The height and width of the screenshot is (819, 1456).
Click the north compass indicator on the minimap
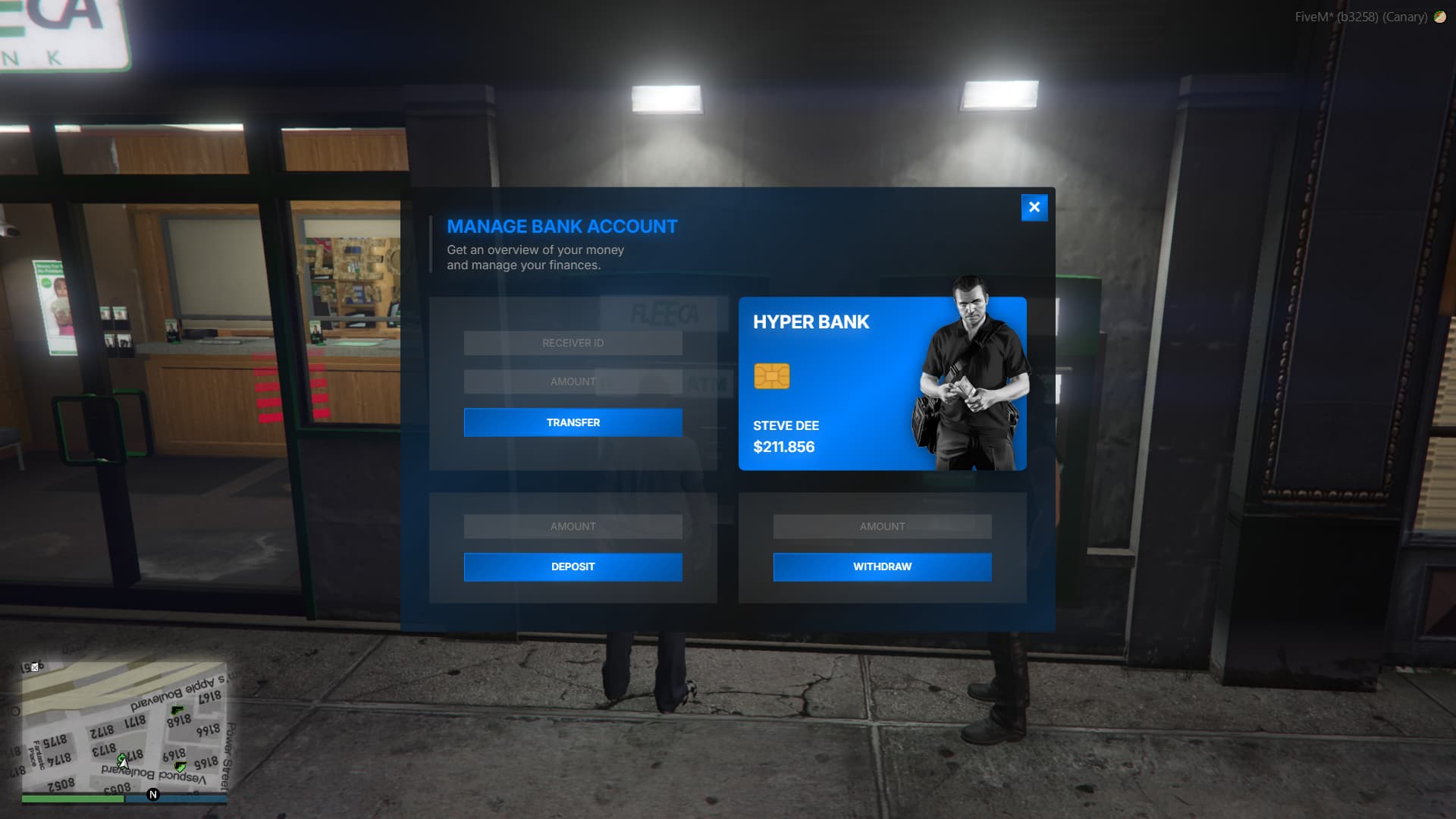coord(153,795)
